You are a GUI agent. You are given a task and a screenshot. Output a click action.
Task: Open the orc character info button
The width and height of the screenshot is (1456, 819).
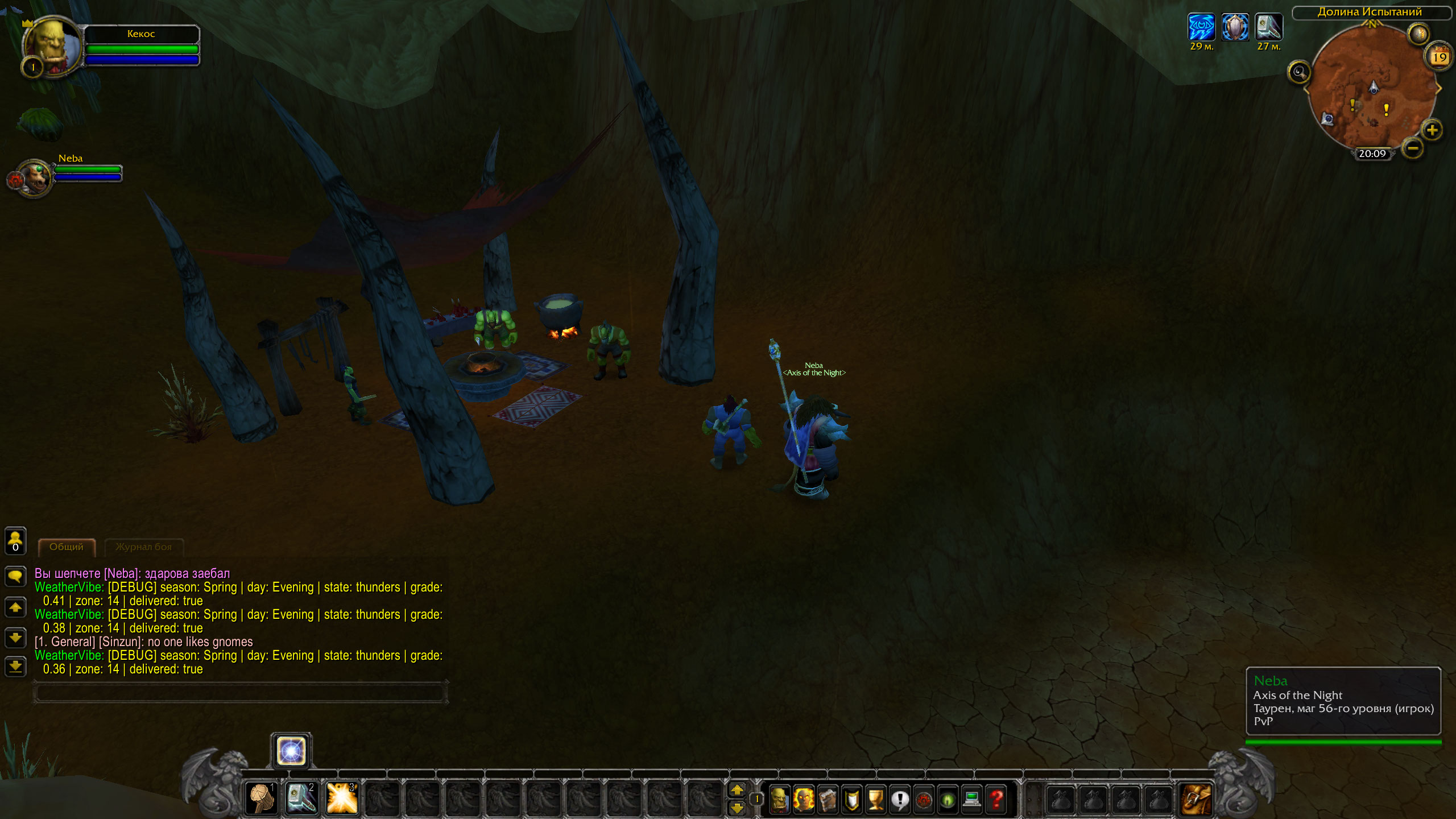point(779,800)
